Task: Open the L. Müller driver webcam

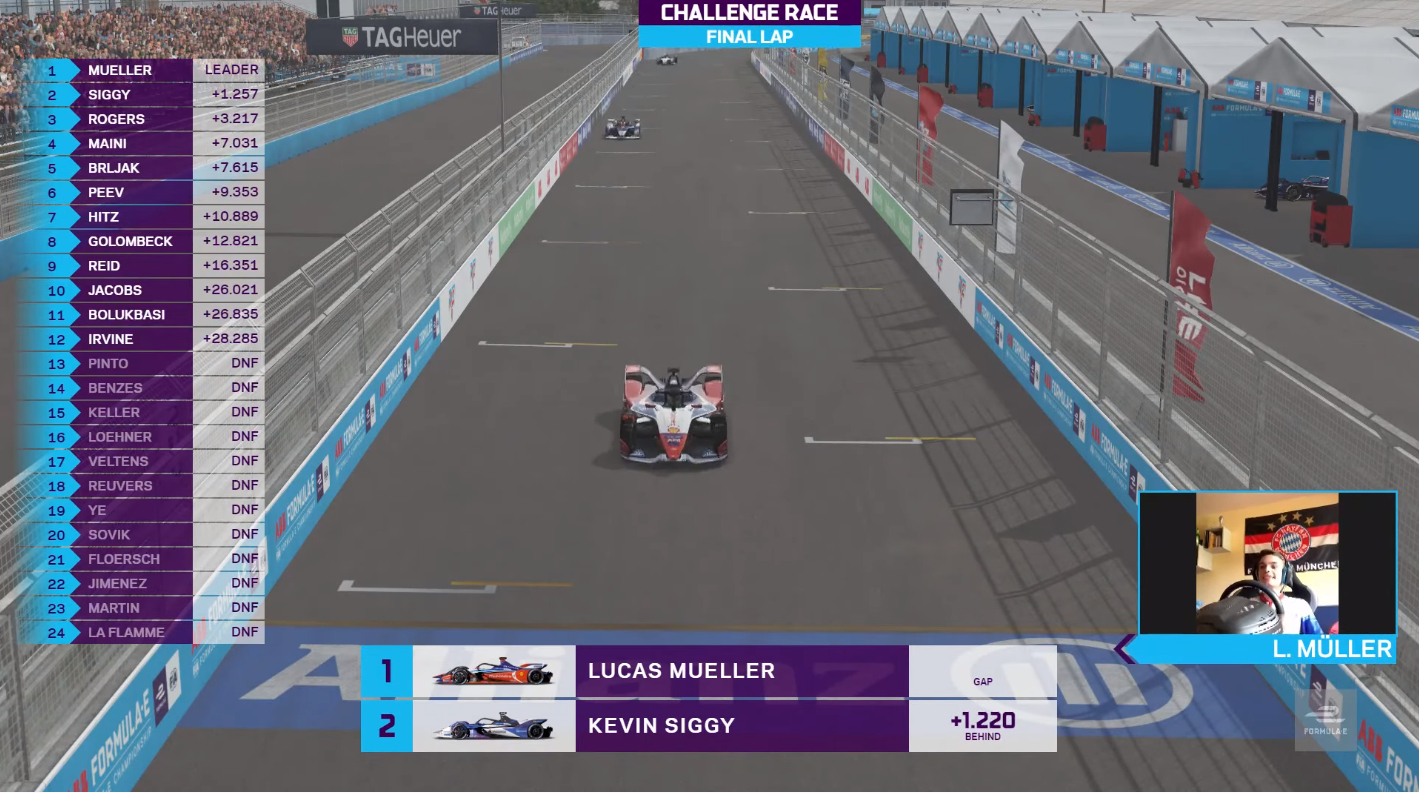Action: tap(1267, 564)
